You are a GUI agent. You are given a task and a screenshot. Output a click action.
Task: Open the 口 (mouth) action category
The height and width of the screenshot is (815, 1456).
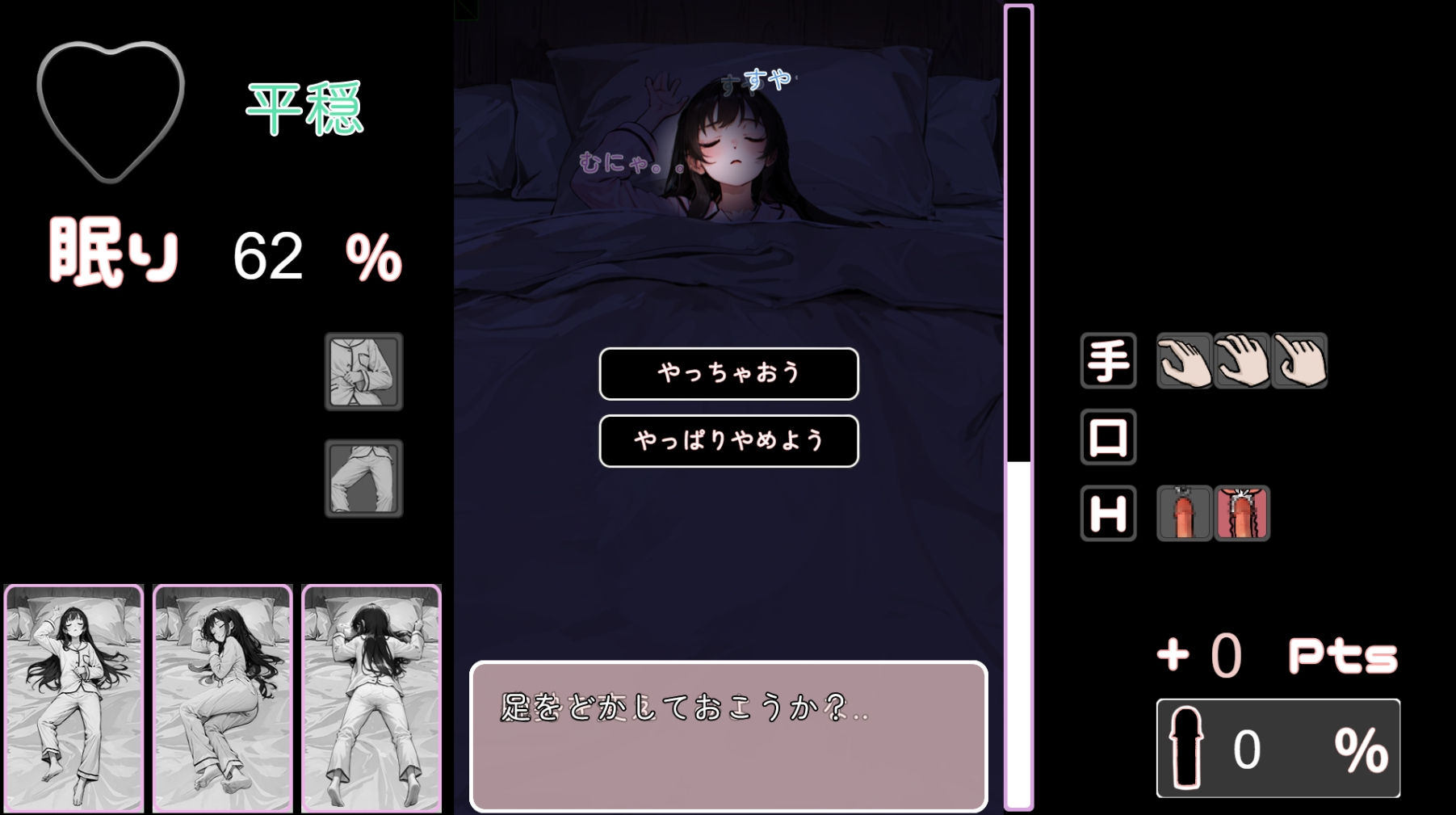tap(1108, 437)
